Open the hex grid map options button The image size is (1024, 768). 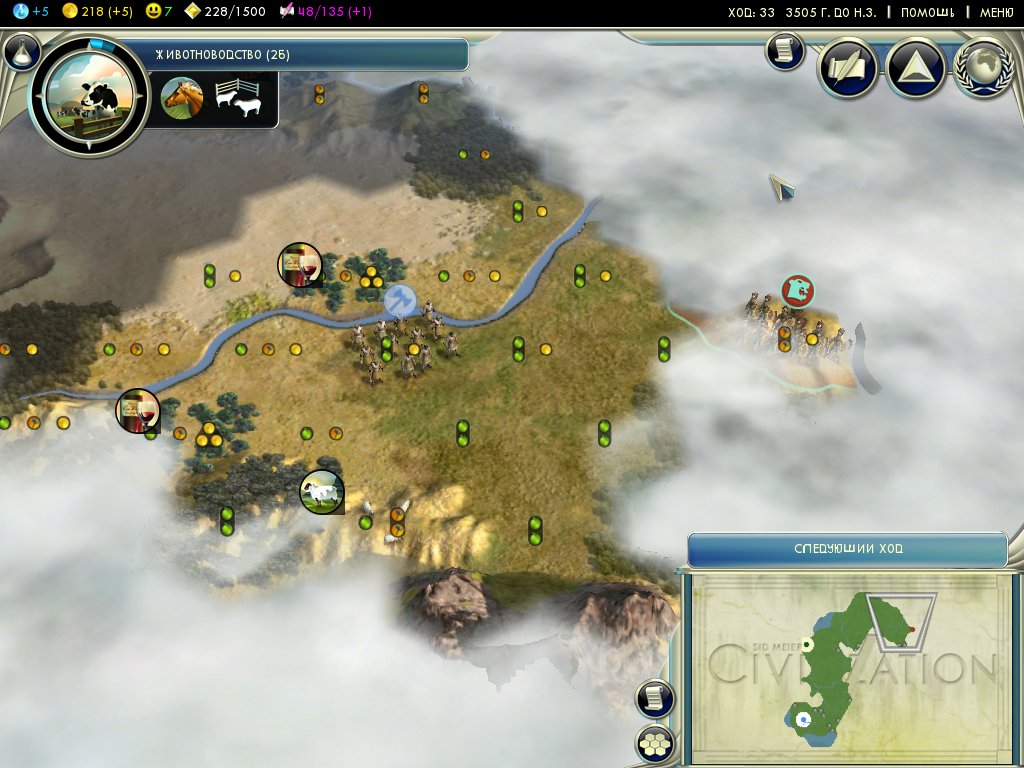(x=655, y=744)
